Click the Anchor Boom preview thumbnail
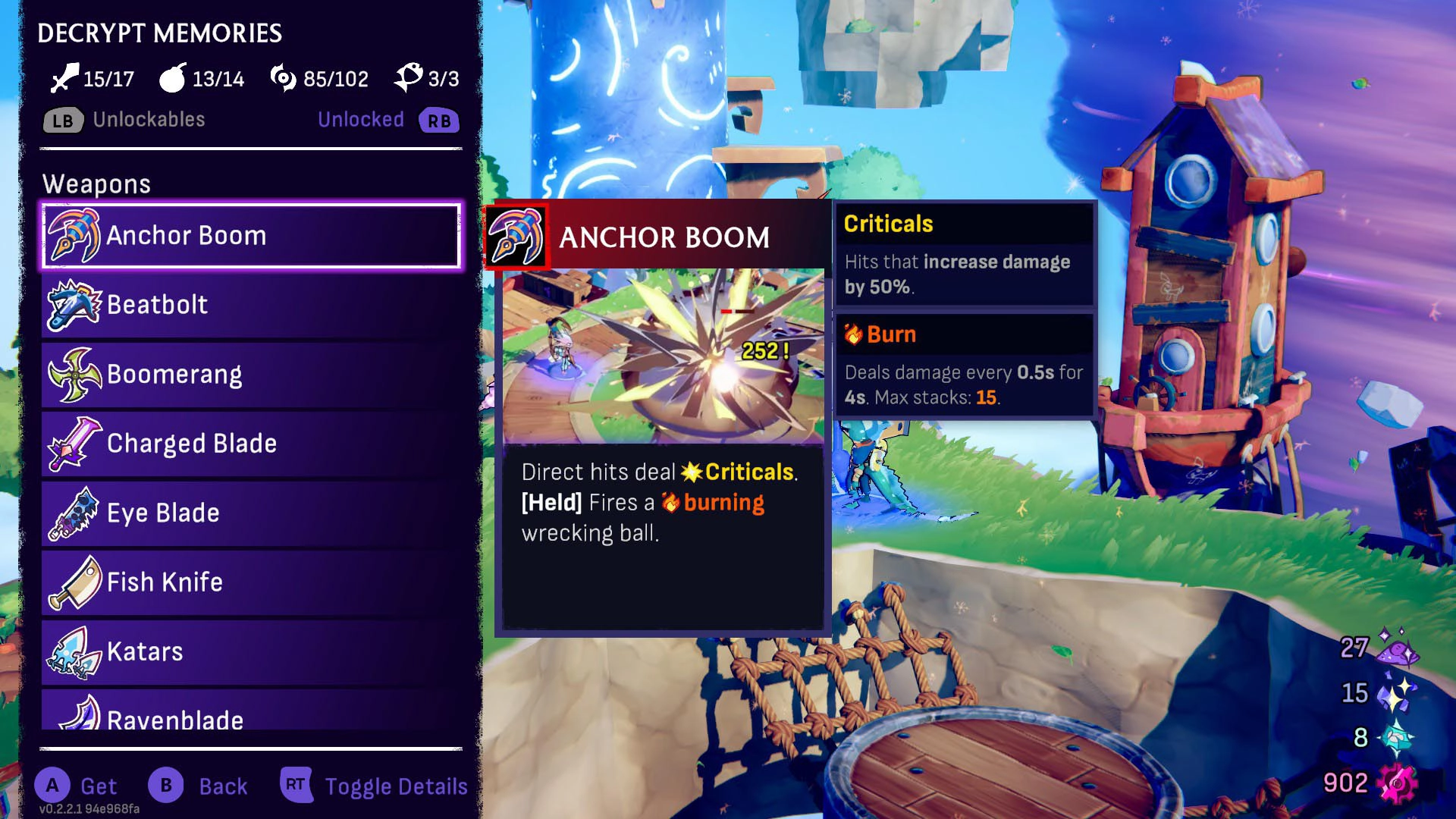Viewport: 1456px width, 819px height. pos(663,356)
